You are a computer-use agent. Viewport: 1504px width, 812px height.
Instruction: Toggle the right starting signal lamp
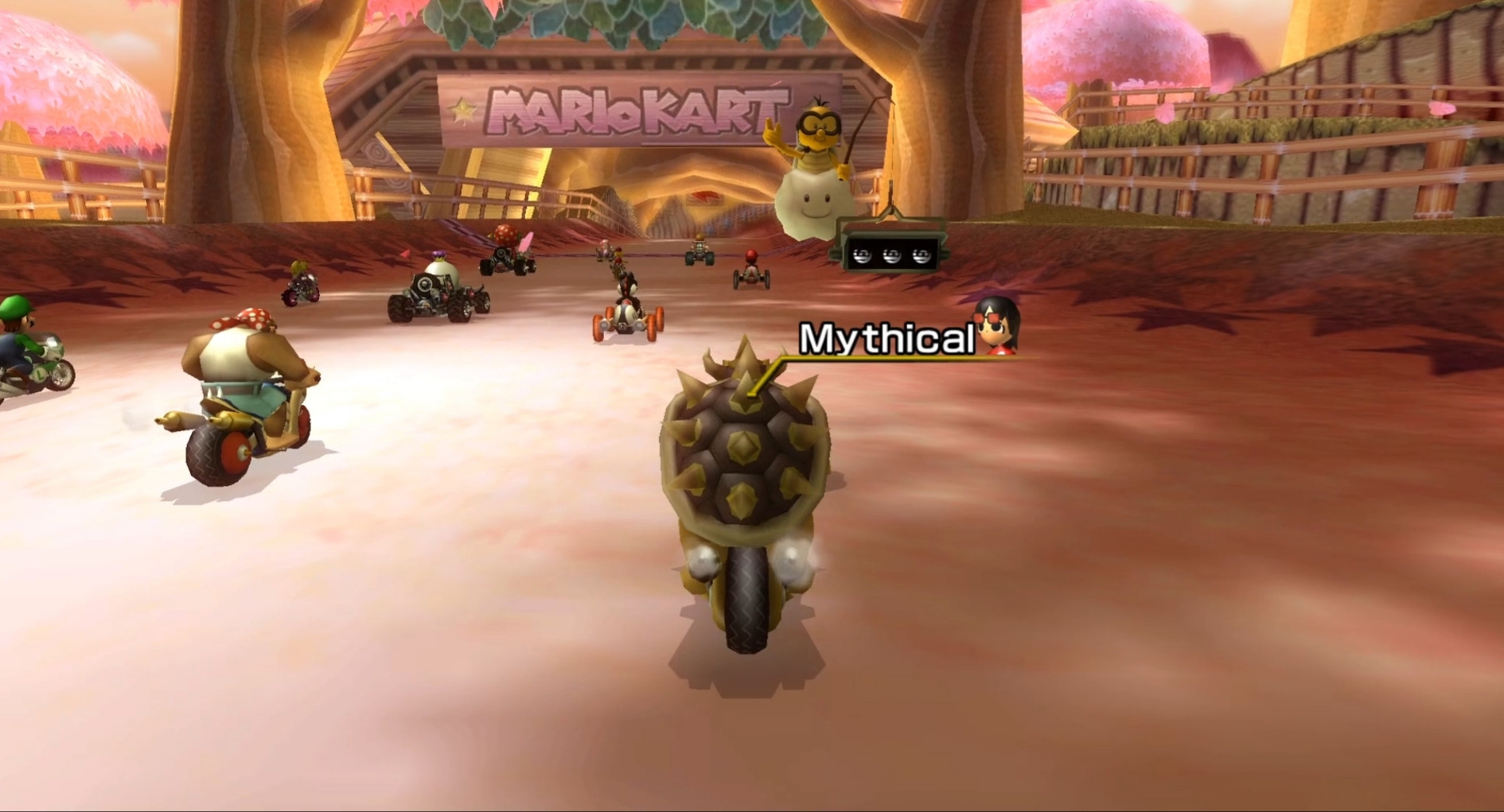tap(921, 255)
